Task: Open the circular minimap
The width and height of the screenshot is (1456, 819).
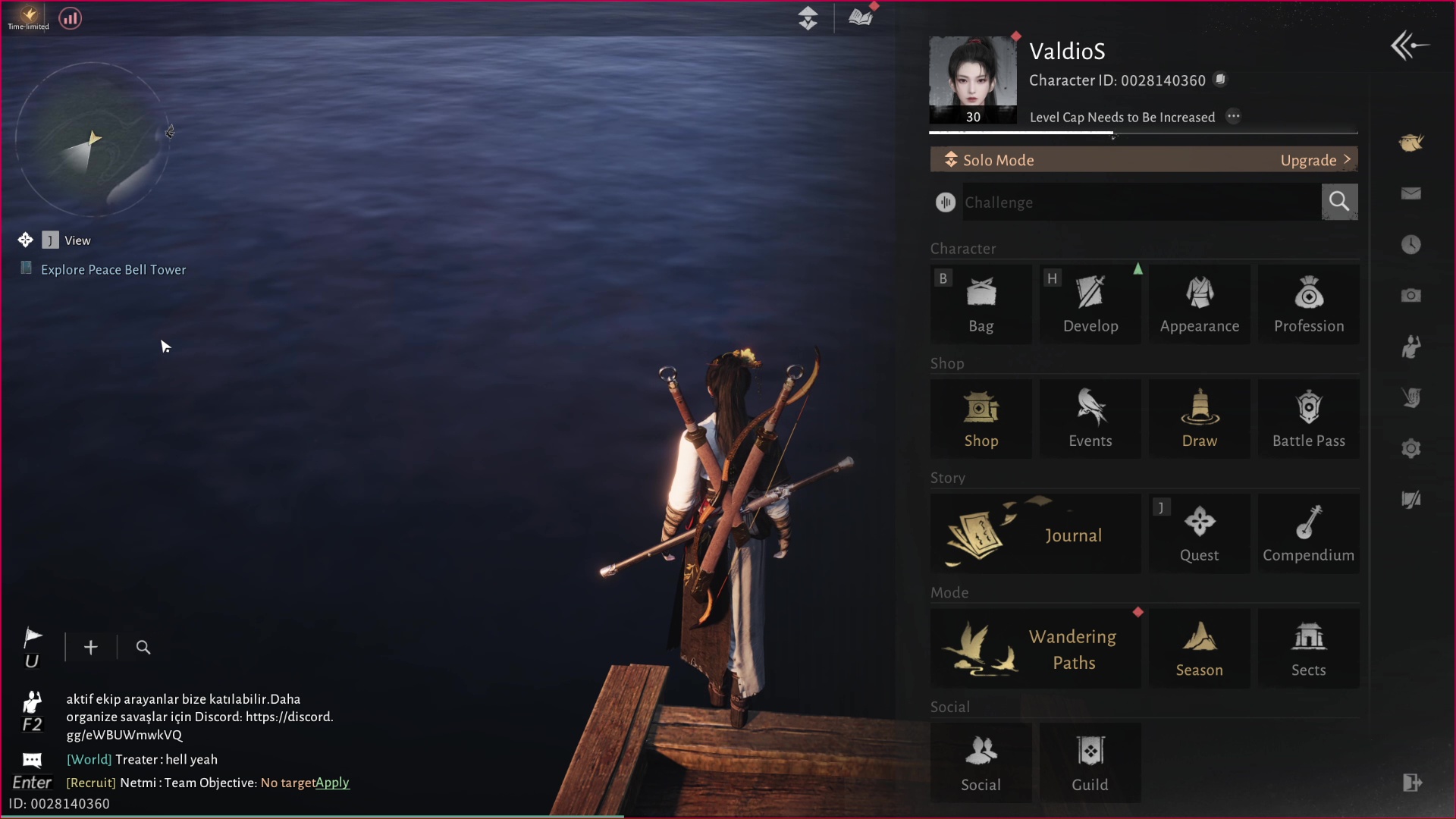Action: [92, 140]
